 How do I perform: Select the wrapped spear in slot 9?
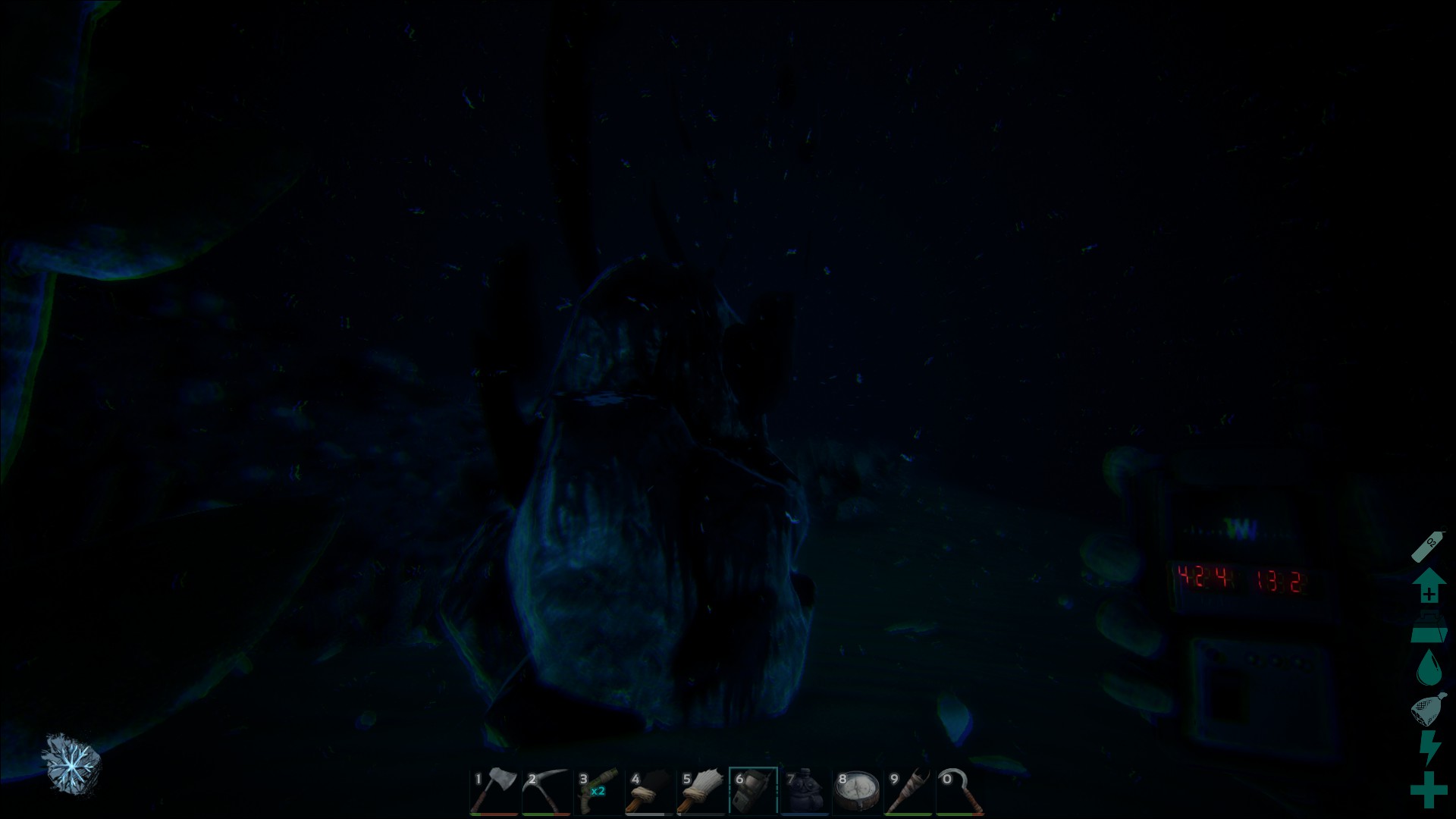click(908, 791)
